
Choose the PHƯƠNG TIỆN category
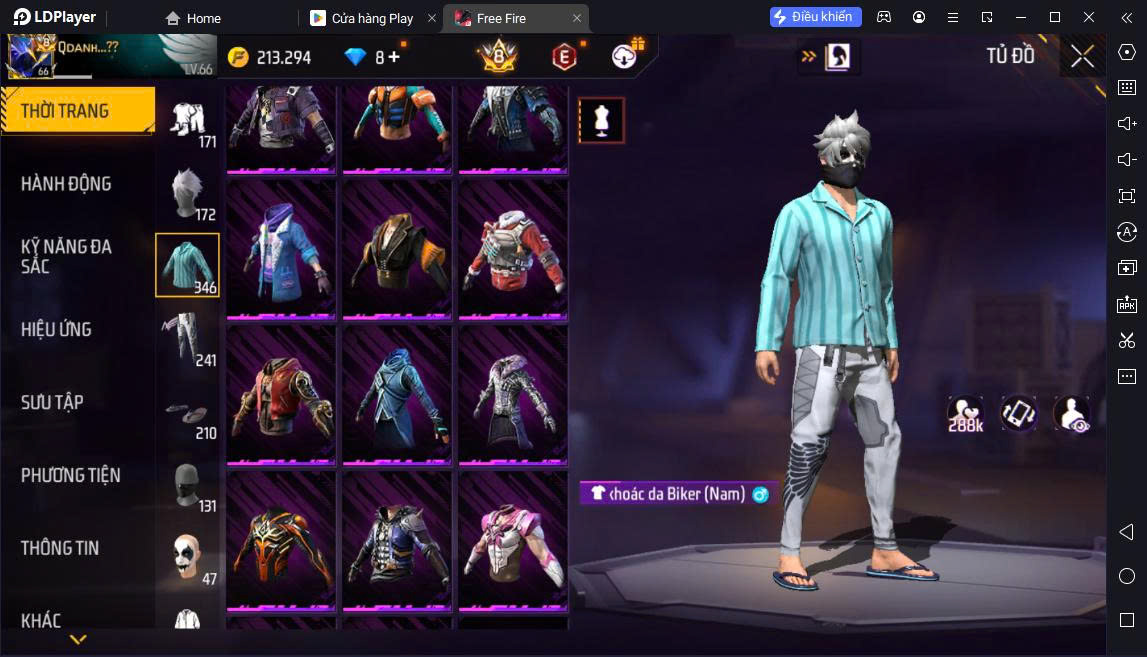[70, 475]
